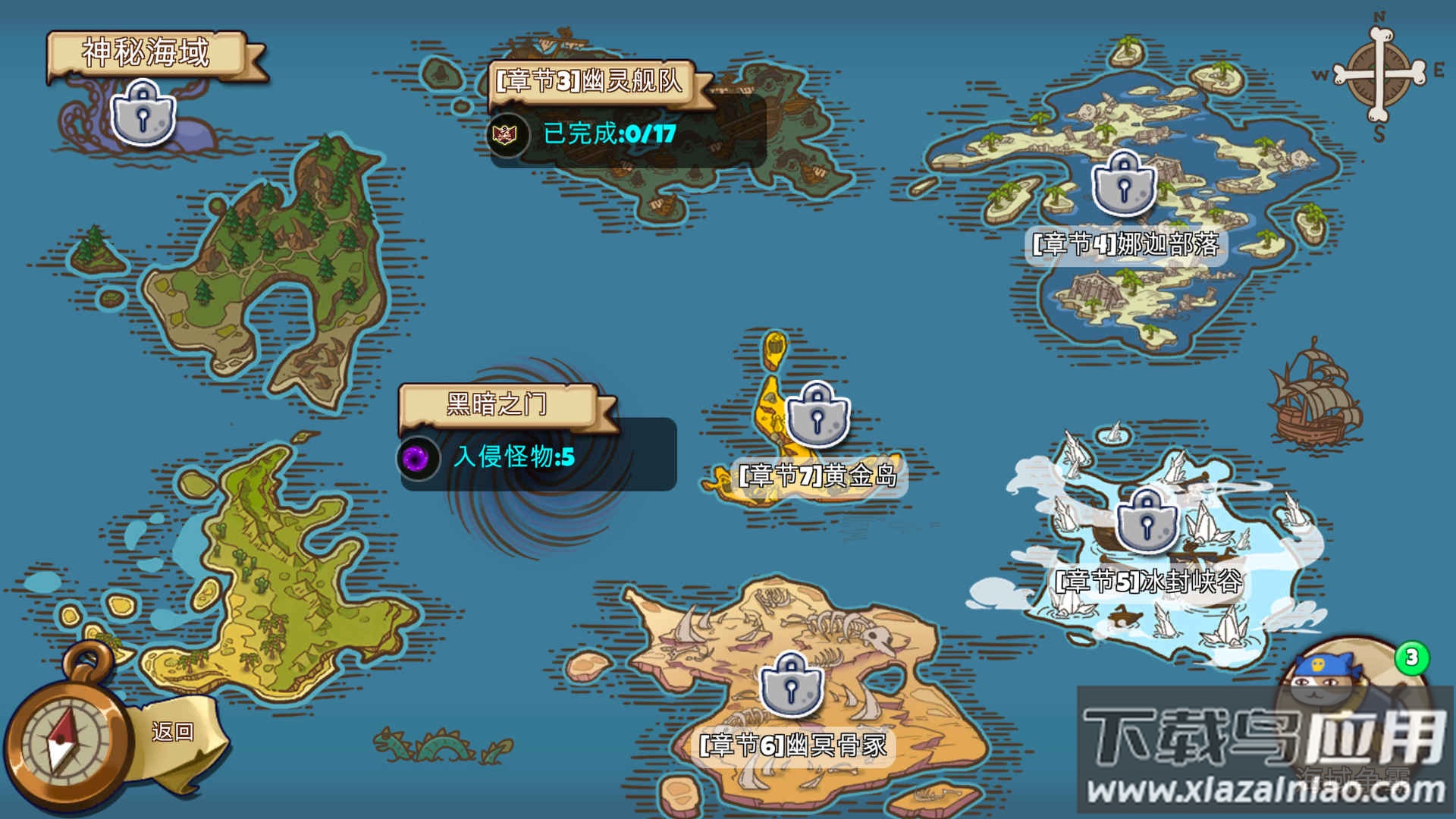Select locked Chapter 5 冰封峡谷 island
The height and width of the screenshot is (819, 1456).
1146,520
